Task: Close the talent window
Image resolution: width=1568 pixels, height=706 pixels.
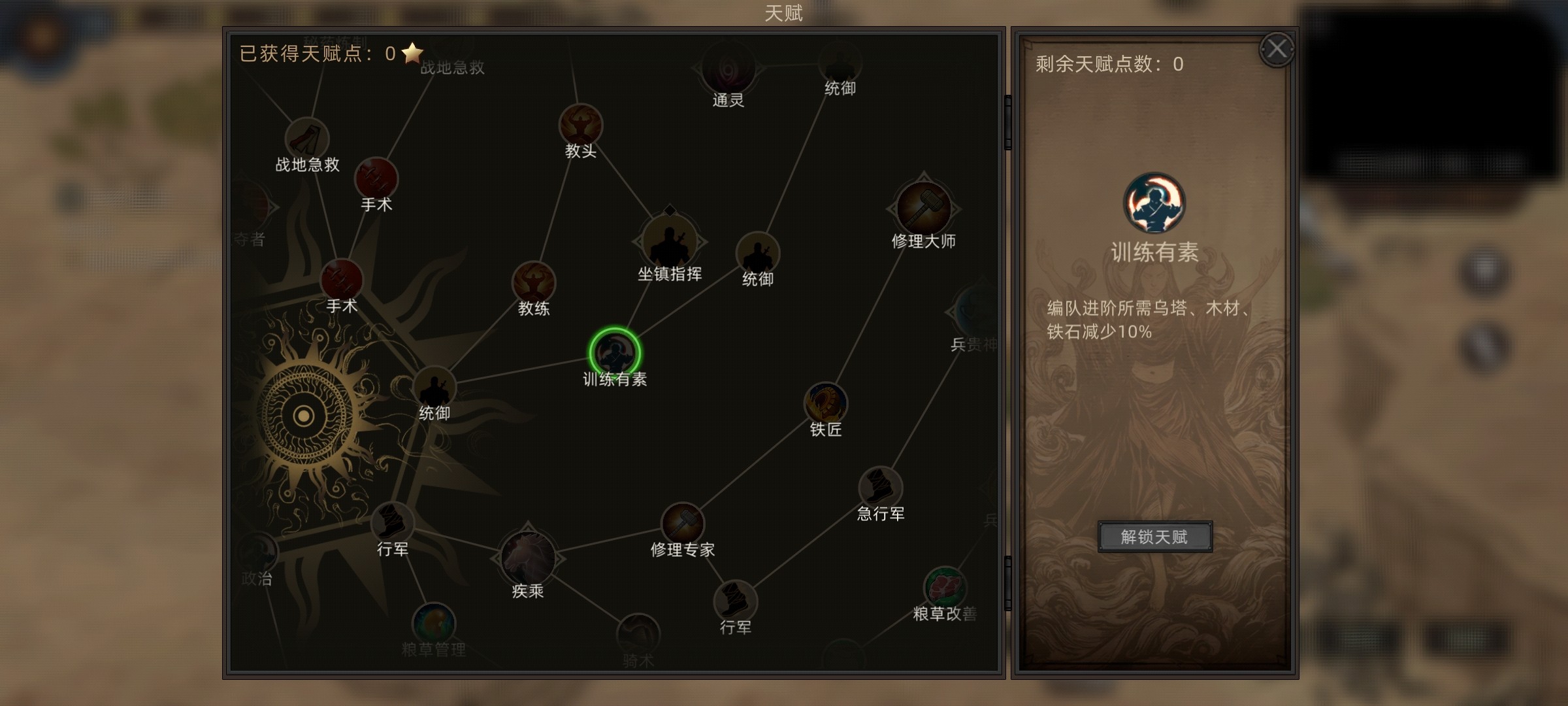Action: (x=1277, y=49)
